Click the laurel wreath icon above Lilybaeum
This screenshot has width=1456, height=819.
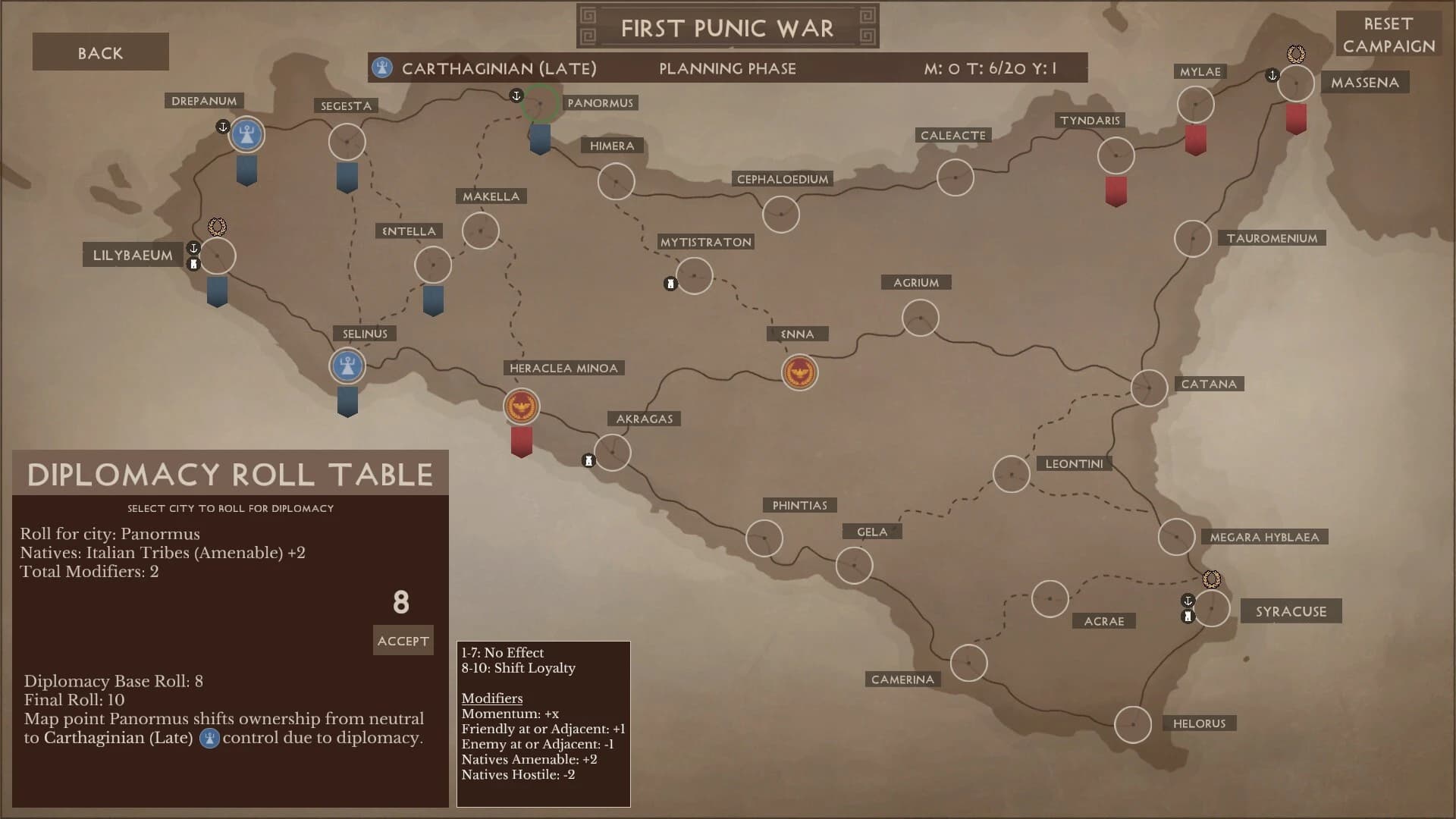tap(217, 225)
